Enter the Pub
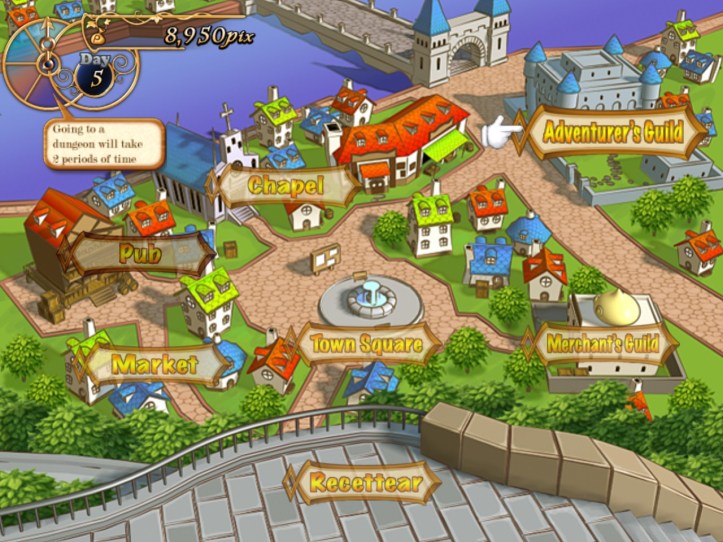 (140, 253)
